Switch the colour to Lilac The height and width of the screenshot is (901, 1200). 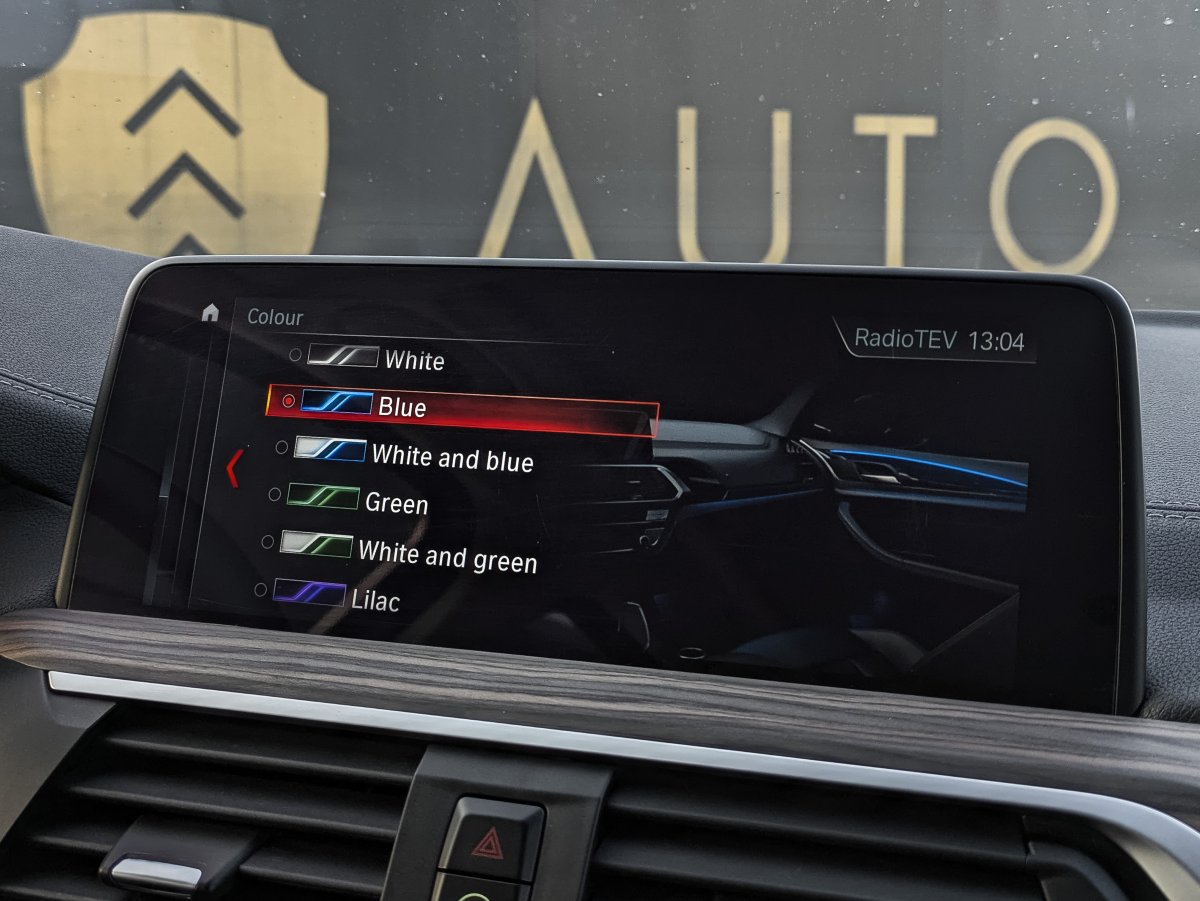(375, 599)
